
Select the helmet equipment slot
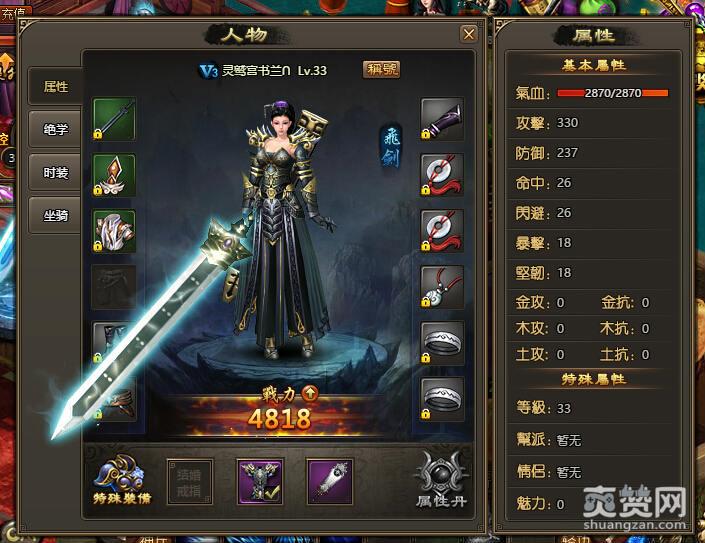coord(114,174)
